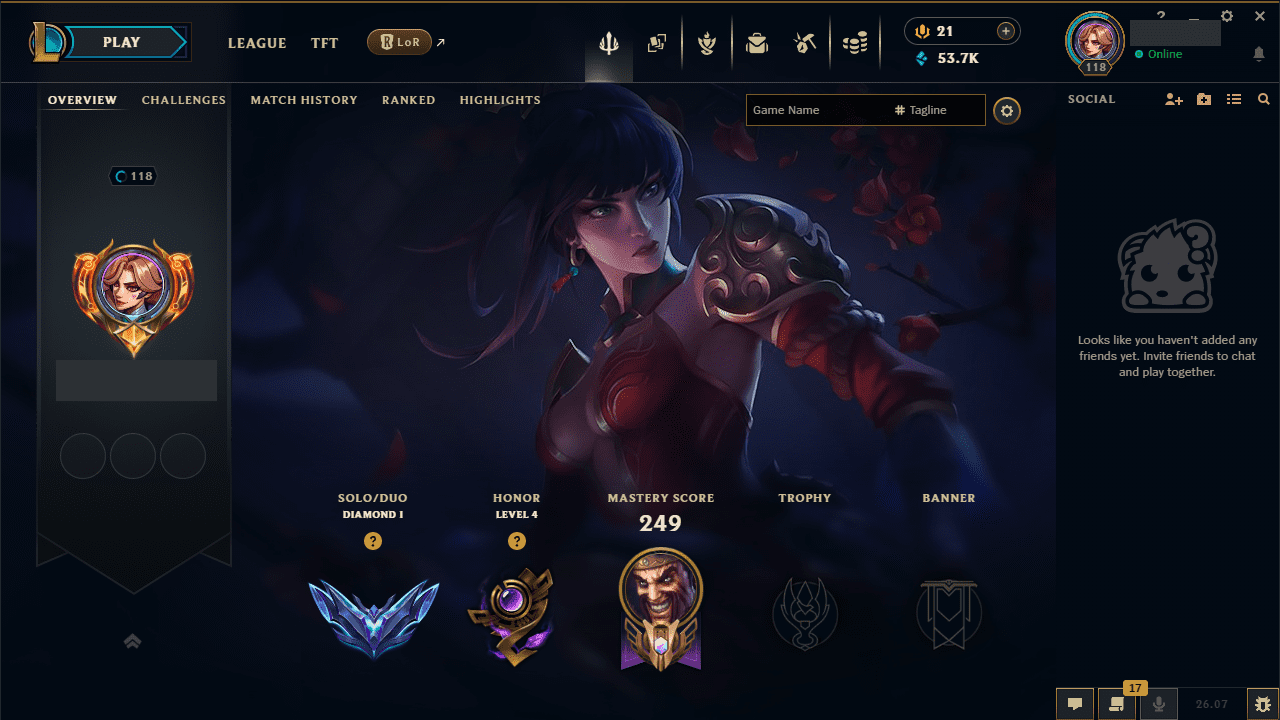Select TFT in the top menu

(x=324, y=43)
